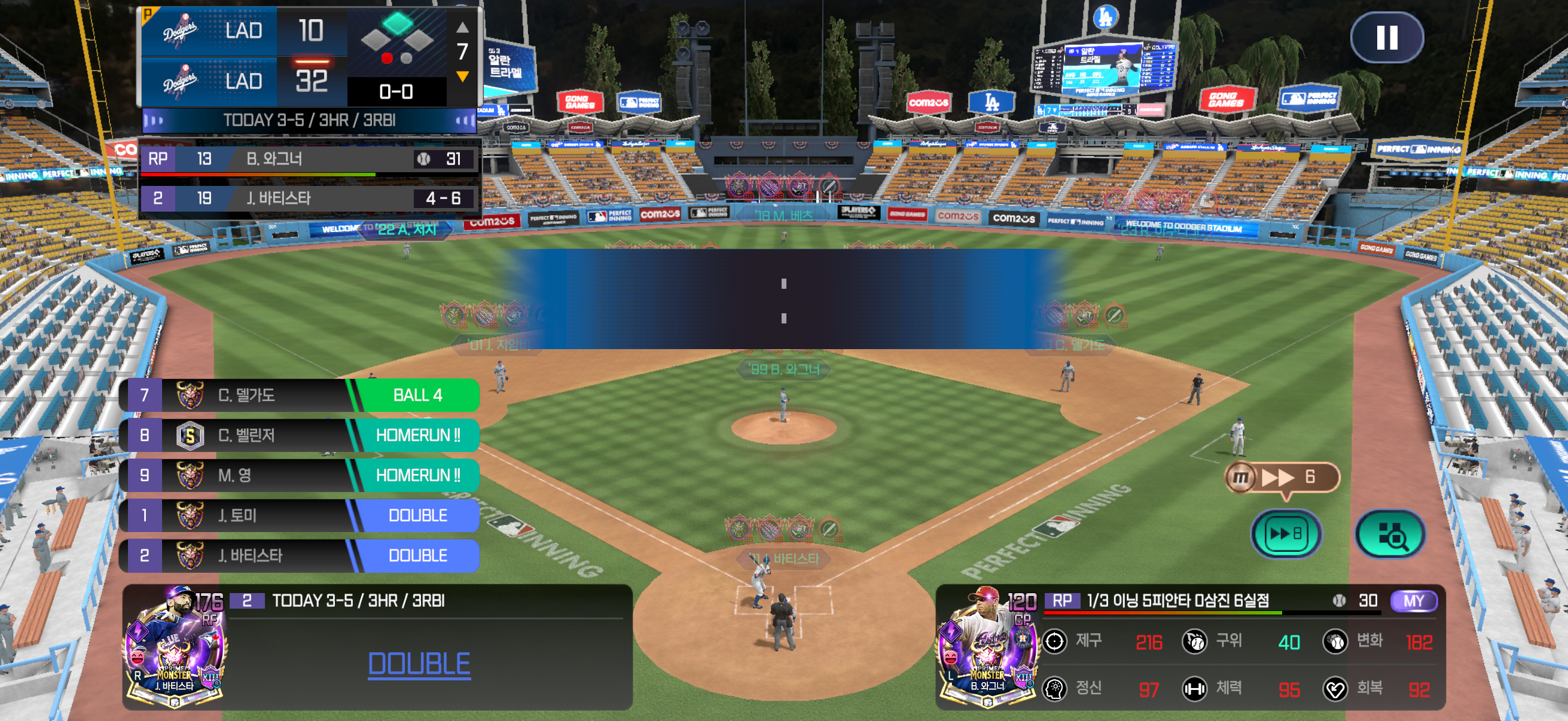Open J. 바티스타 batter card portrait
This screenshot has height=721, width=1568.
click(x=175, y=647)
